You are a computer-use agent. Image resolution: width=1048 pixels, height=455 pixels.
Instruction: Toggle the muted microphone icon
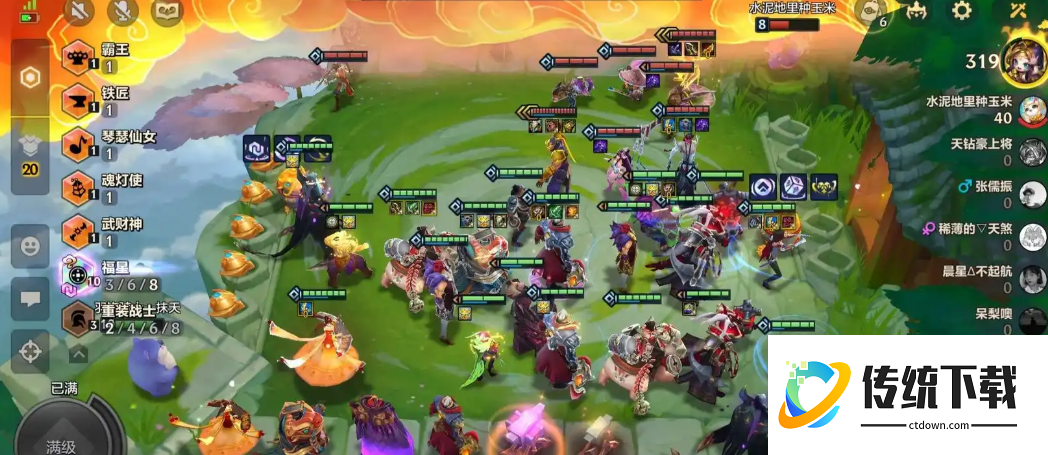coord(123,11)
